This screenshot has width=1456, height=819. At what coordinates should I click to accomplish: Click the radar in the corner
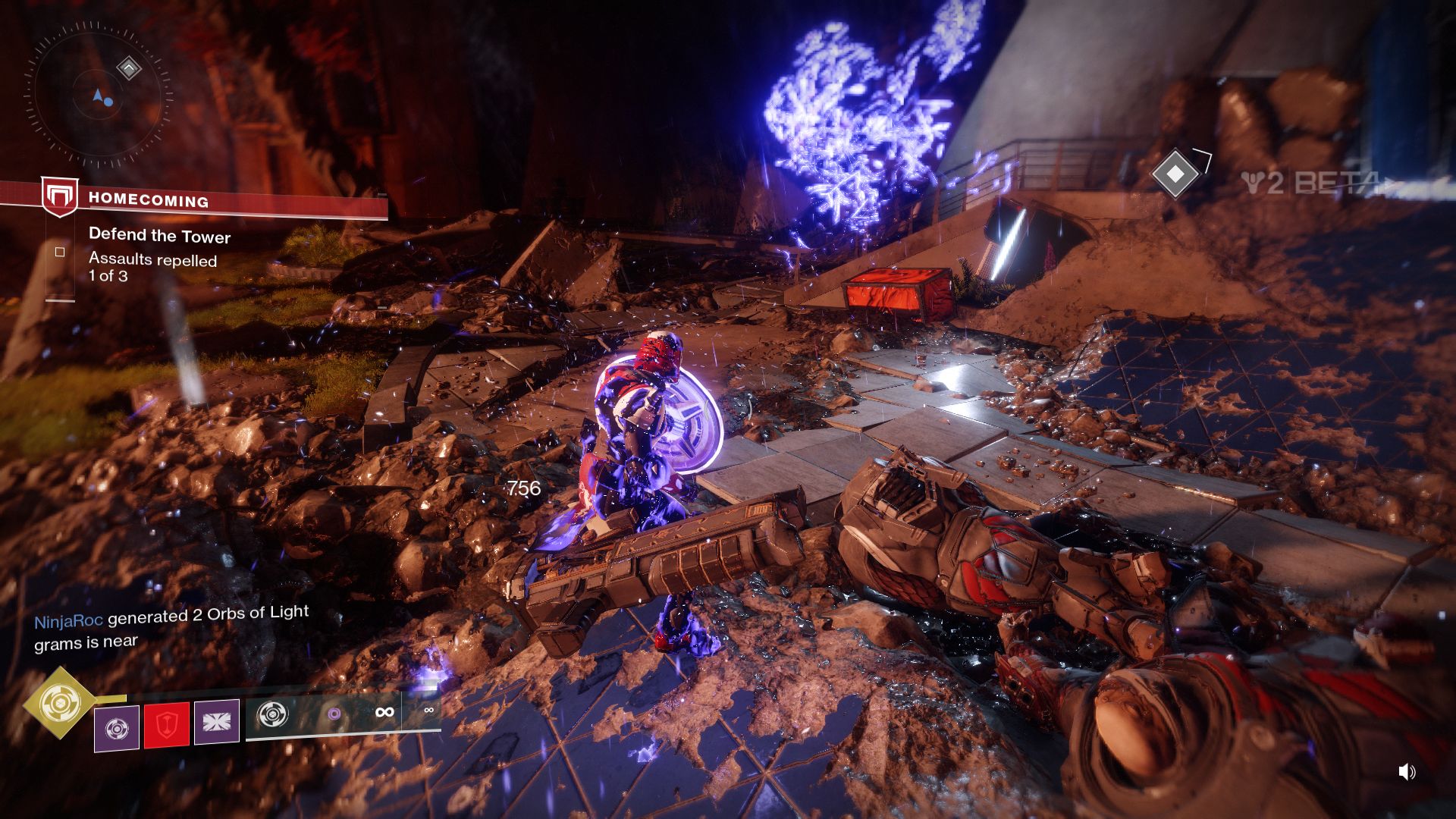(x=97, y=96)
